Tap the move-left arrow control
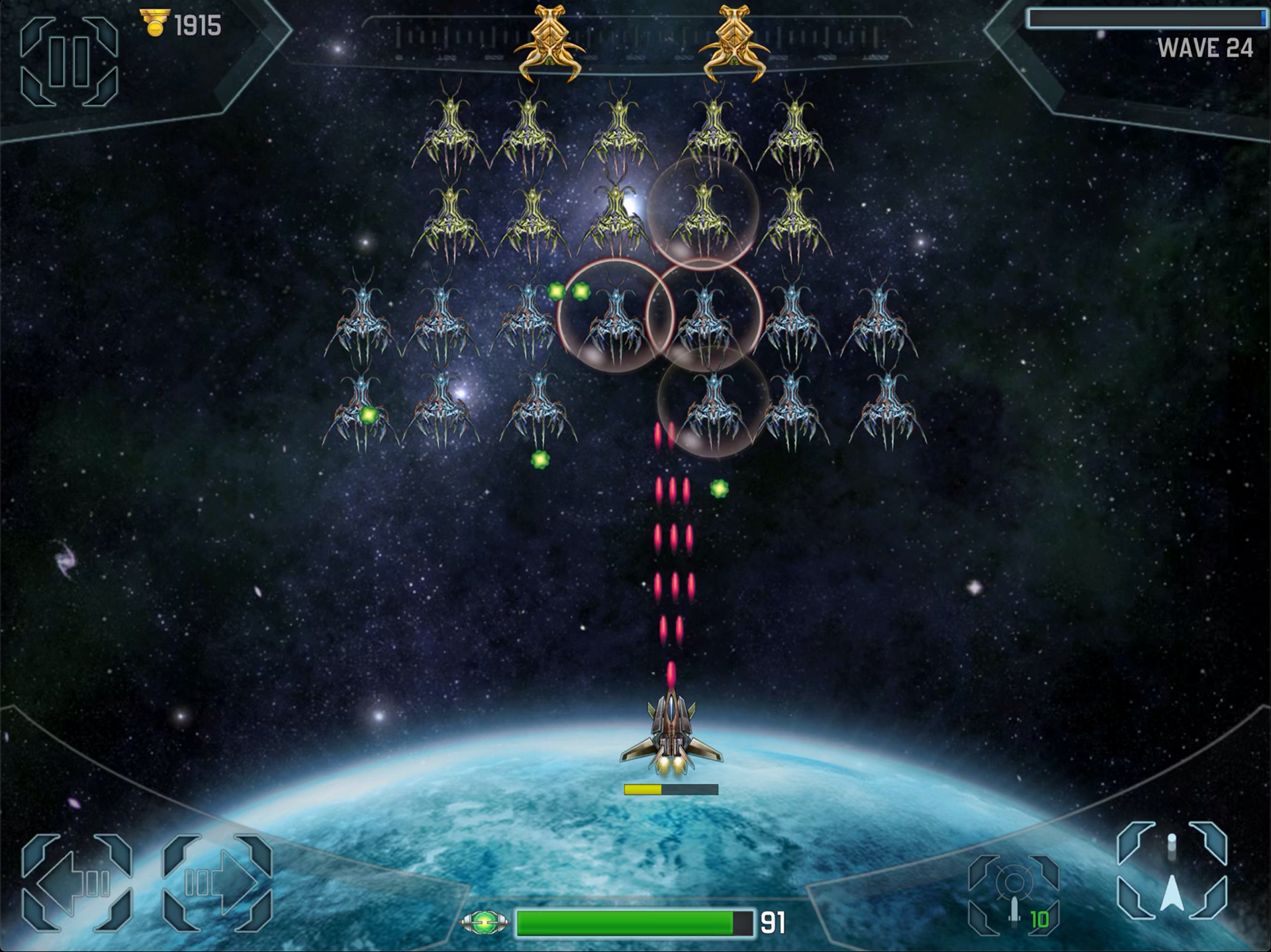This screenshot has height=952, width=1271. (77, 882)
